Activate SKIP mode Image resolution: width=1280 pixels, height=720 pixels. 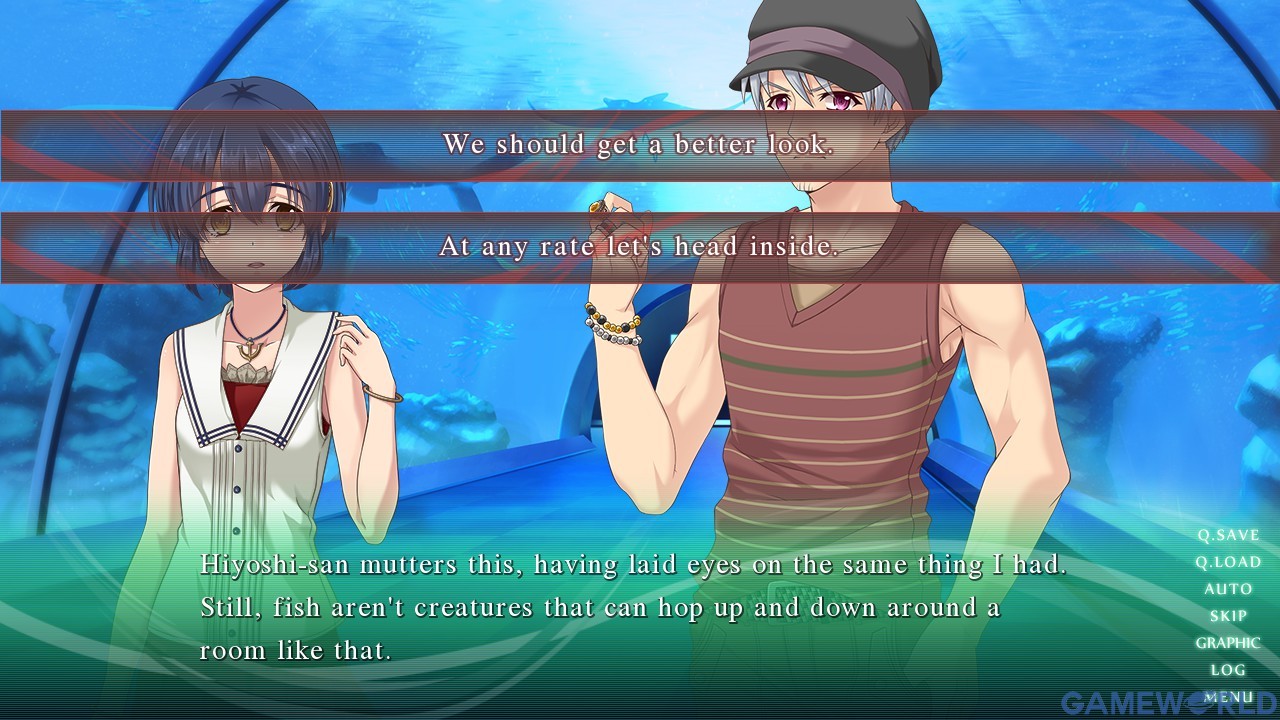click(1228, 617)
